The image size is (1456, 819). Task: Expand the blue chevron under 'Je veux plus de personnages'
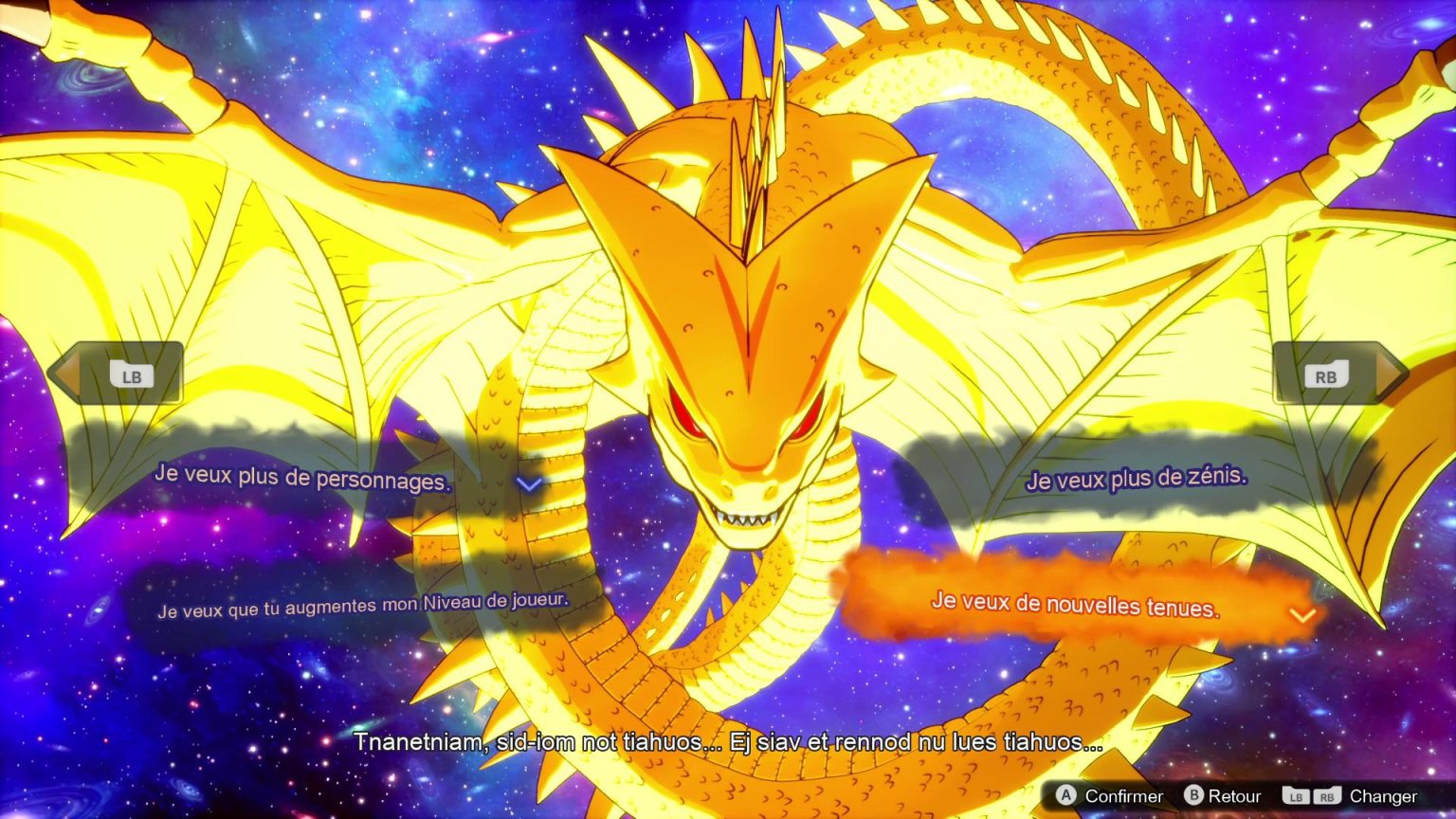tap(528, 482)
